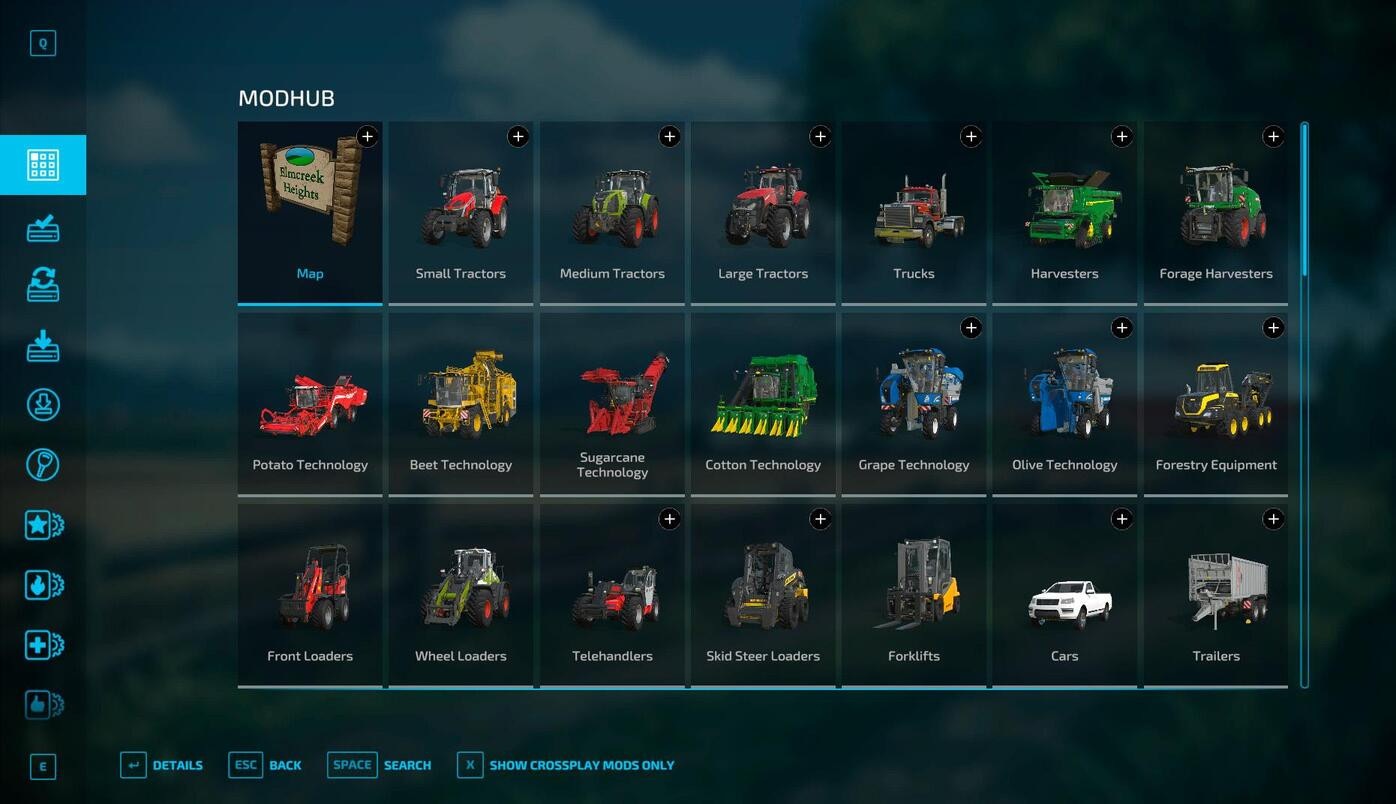Image resolution: width=1396 pixels, height=804 pixels.
Task: Choose the Telehandlers category tile
Action: [x=612, y=595]
